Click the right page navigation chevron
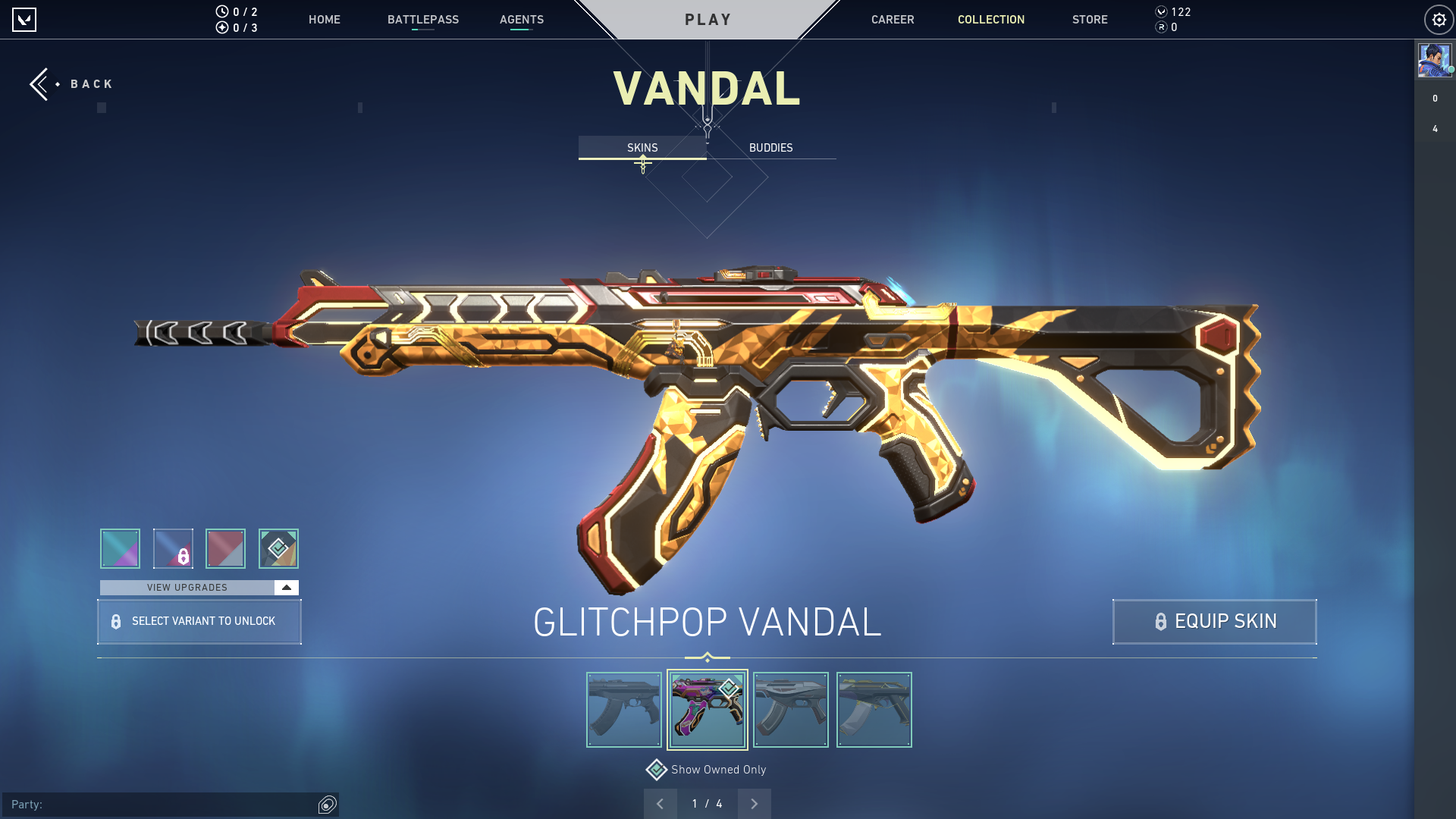This screenshot has width=1456, height=819. tap(754, 803)
